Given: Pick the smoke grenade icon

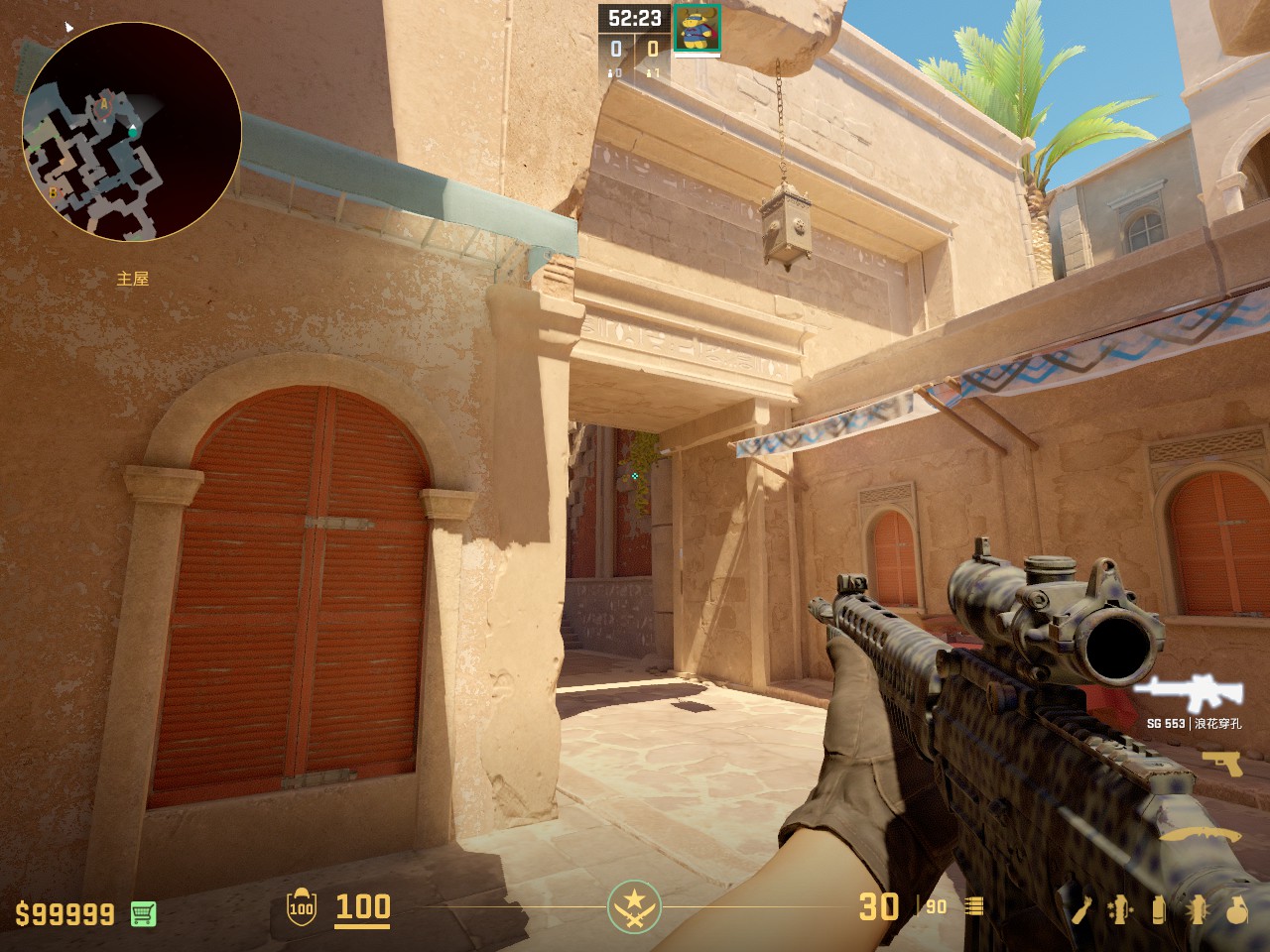Looking at the screenshot, I should tap(1159, 908).
